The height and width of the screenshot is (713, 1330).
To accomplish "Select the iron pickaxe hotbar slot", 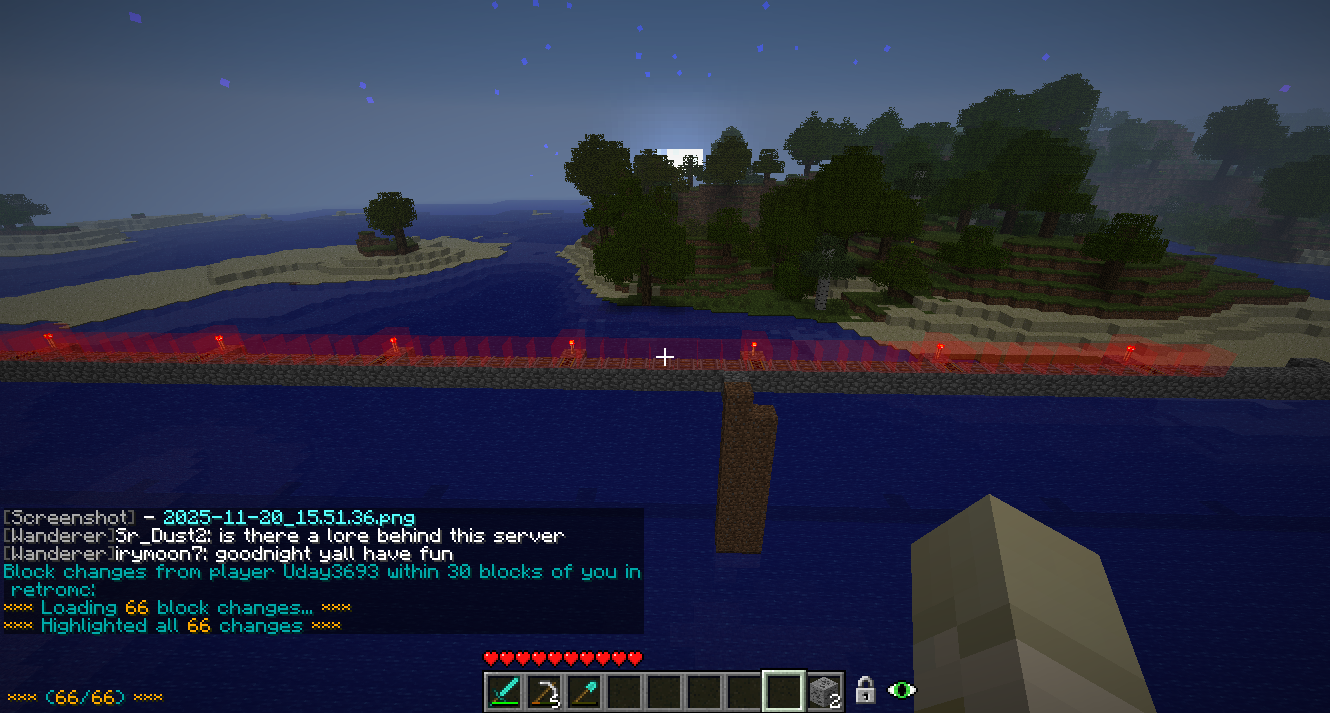I will tap(544, 691).
